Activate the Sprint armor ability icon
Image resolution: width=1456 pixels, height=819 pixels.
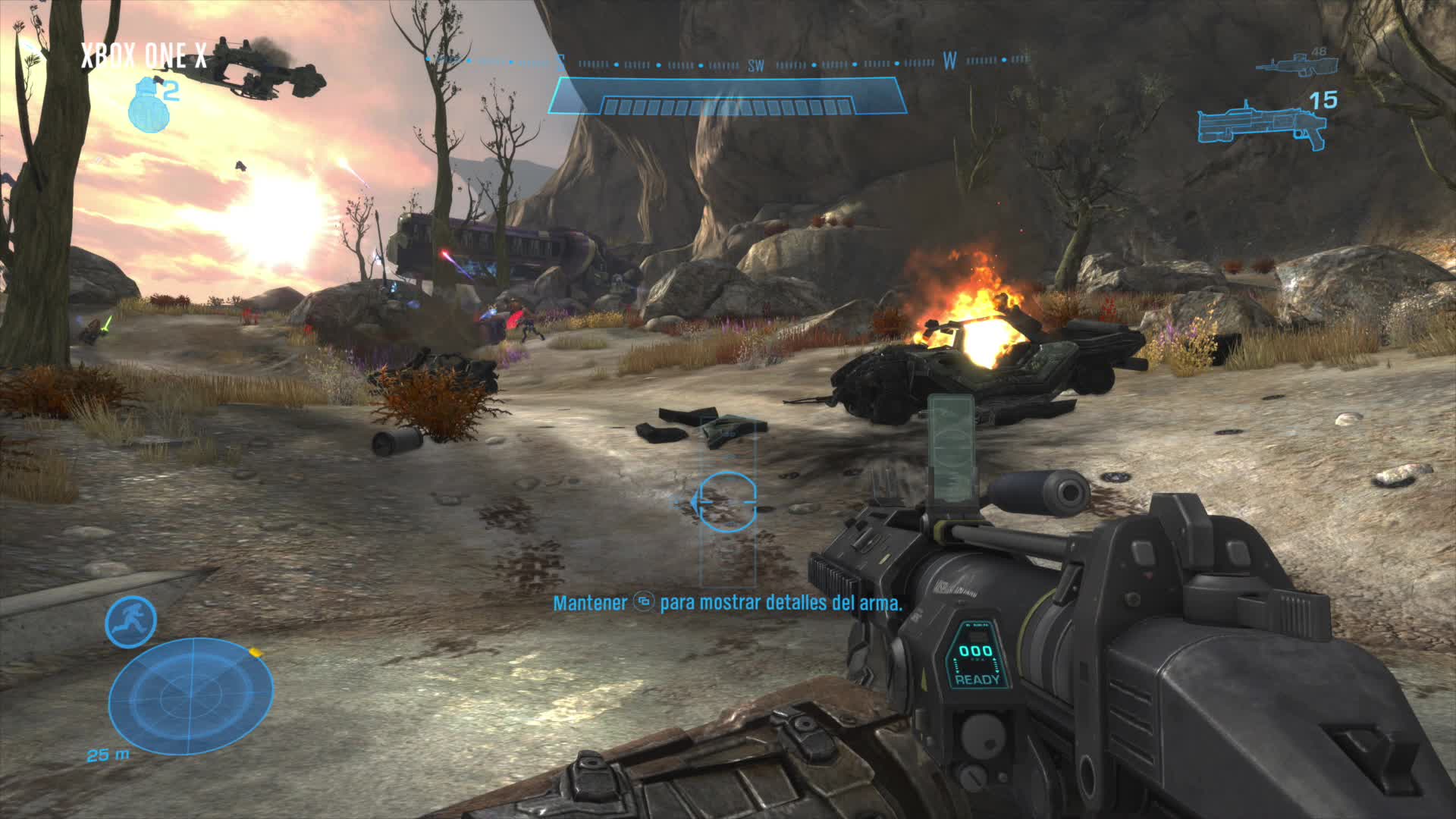(130, 622)
